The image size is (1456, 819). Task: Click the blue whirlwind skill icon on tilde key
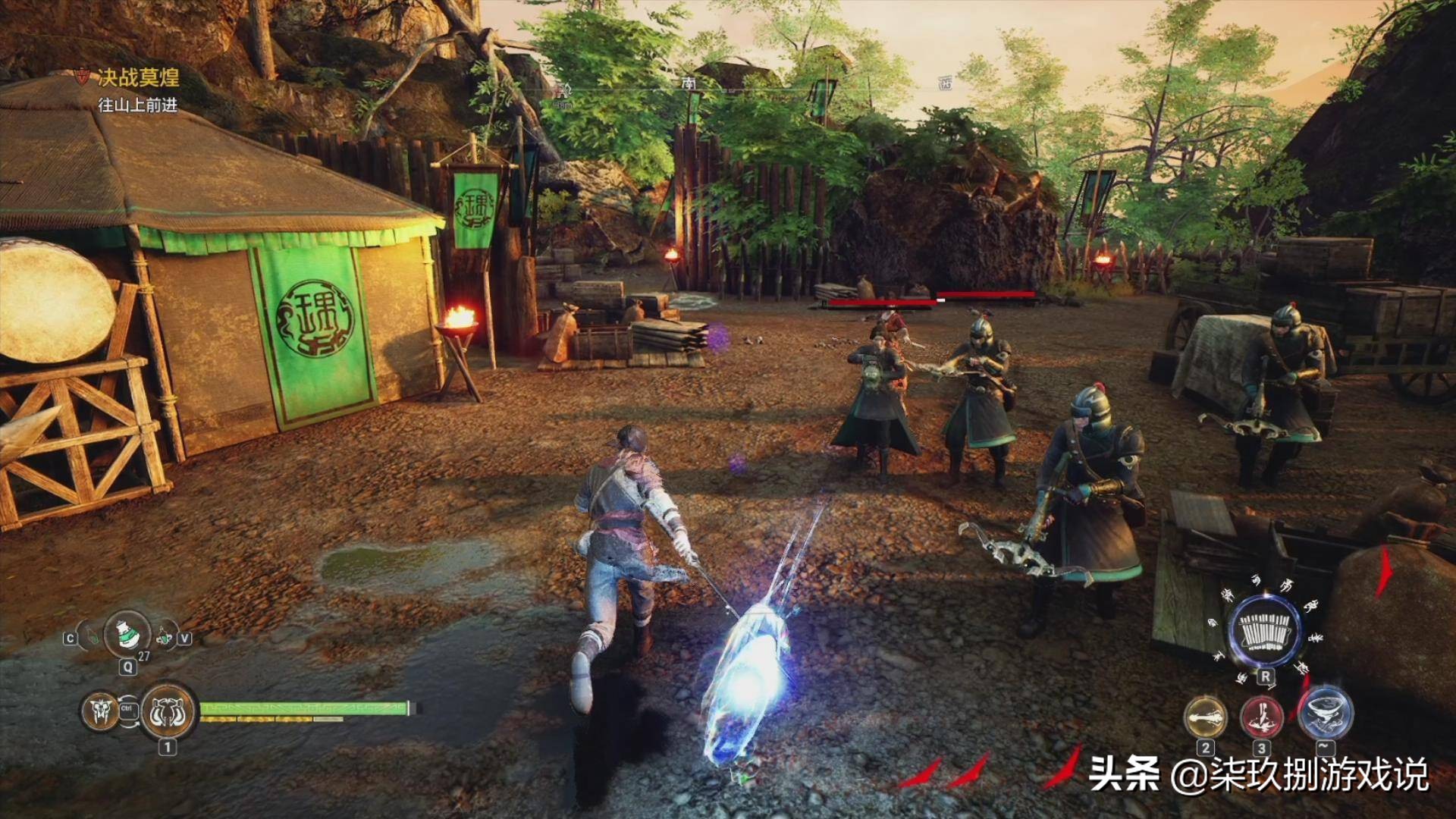1325,716
